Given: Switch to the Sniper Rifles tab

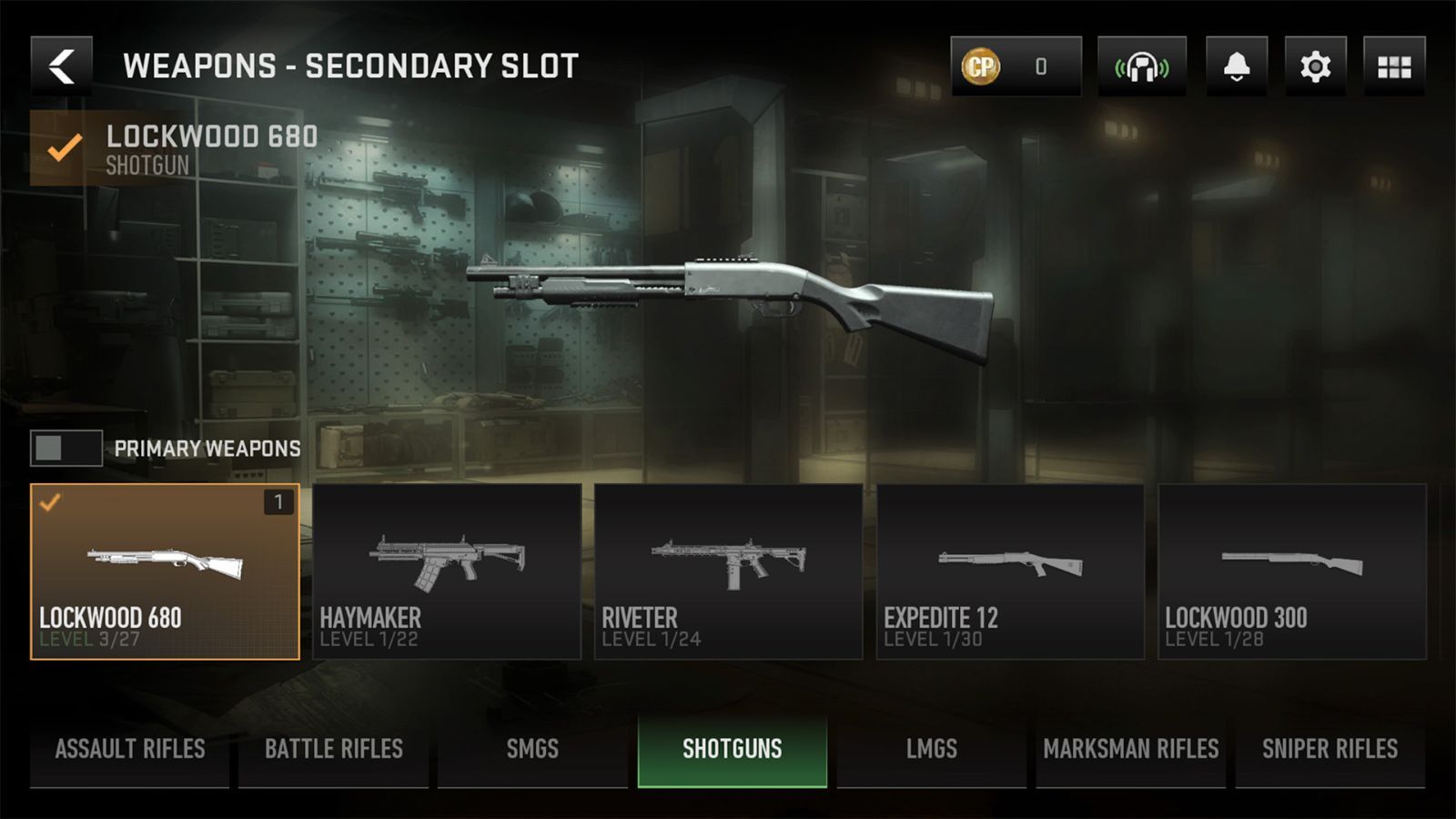Looking at the screenshot, I should click(1330, 749).
